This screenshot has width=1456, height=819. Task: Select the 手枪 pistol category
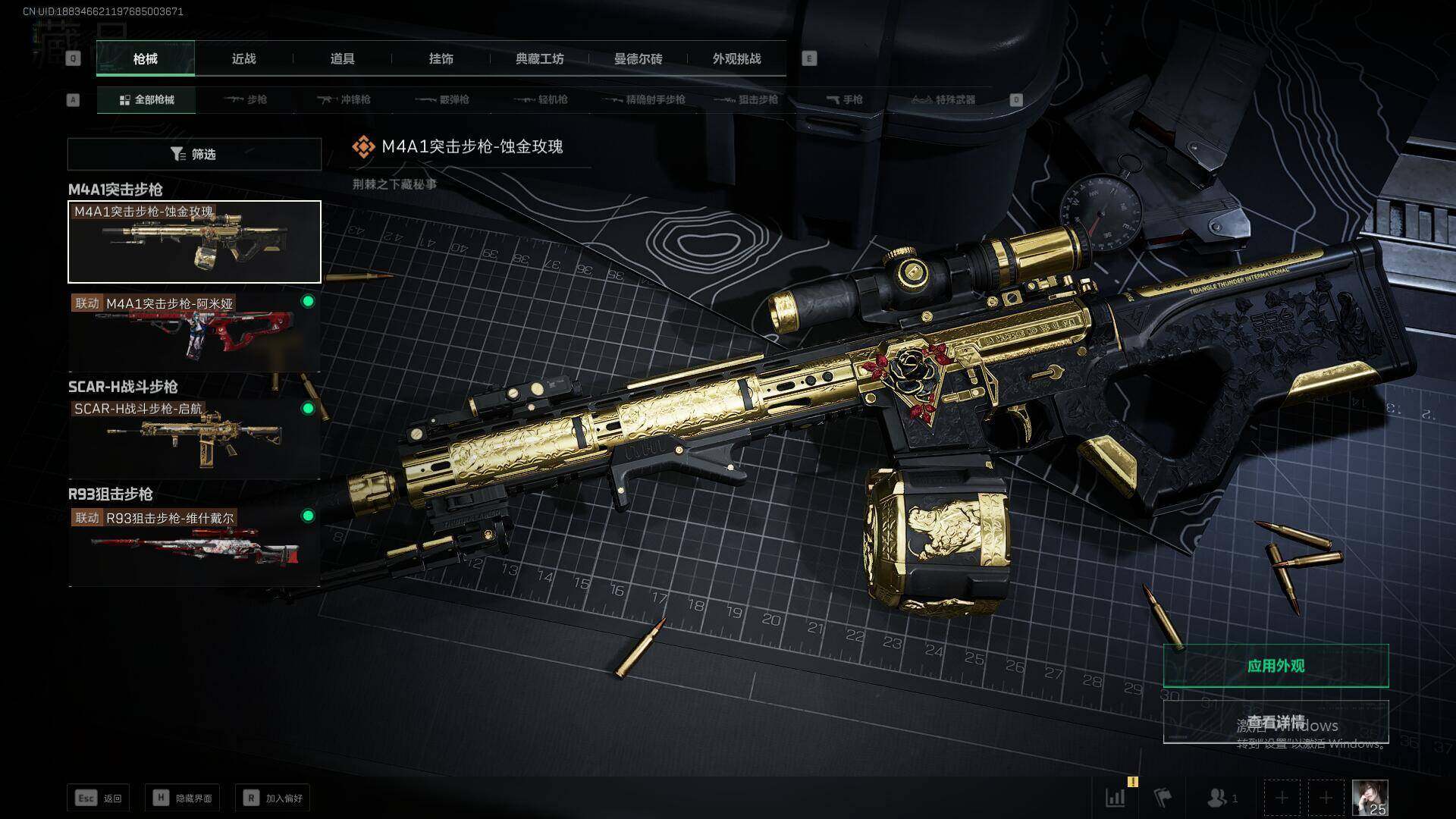tap(844, 100)
